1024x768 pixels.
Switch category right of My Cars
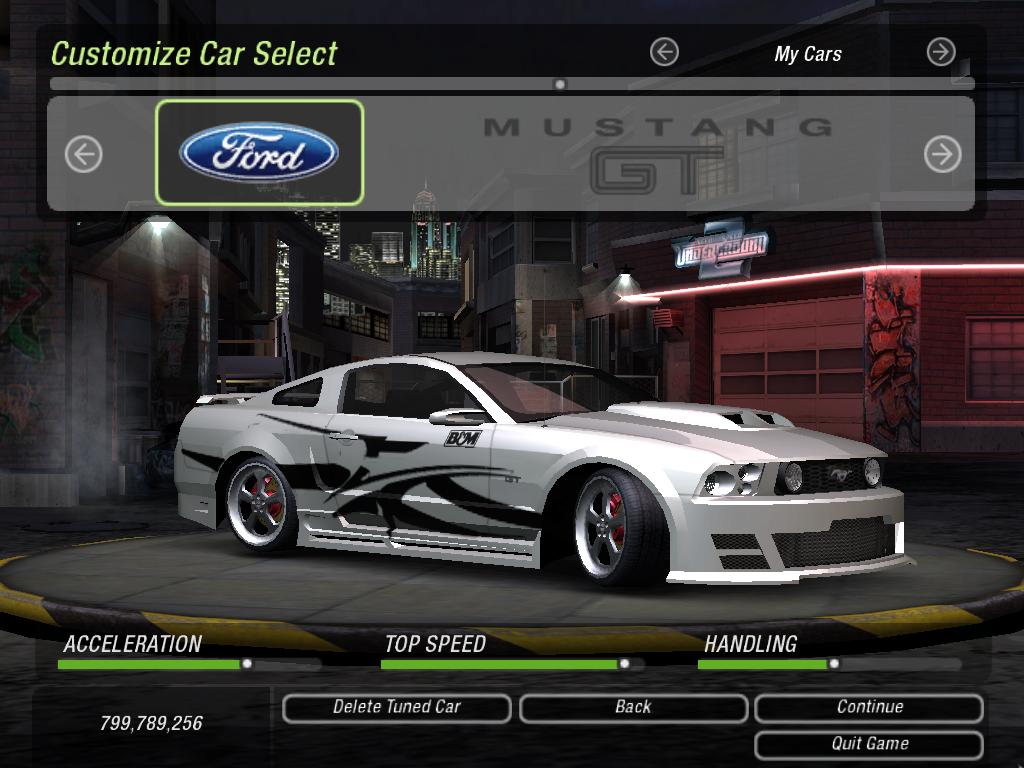(941, 52)
